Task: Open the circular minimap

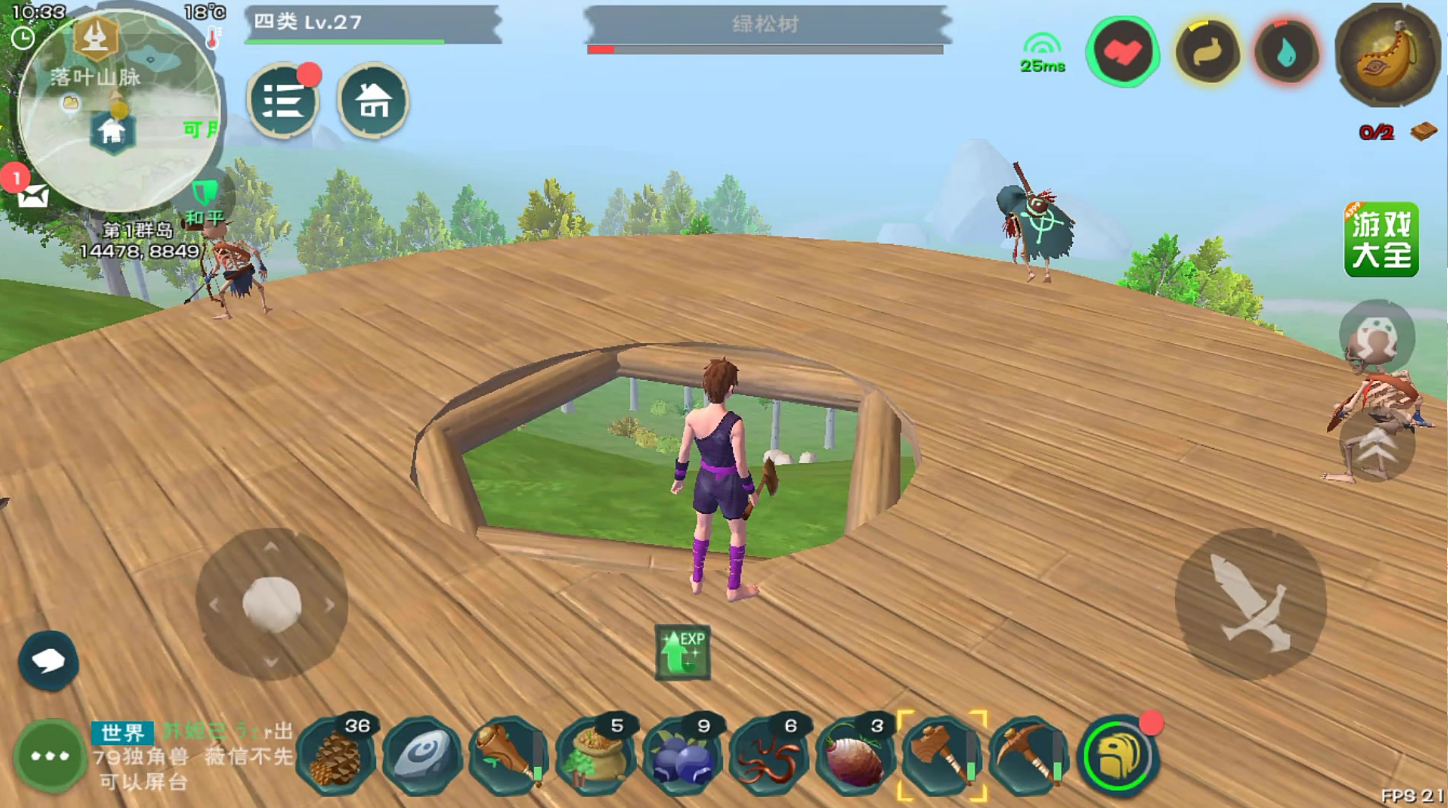Action: [118, 108]
